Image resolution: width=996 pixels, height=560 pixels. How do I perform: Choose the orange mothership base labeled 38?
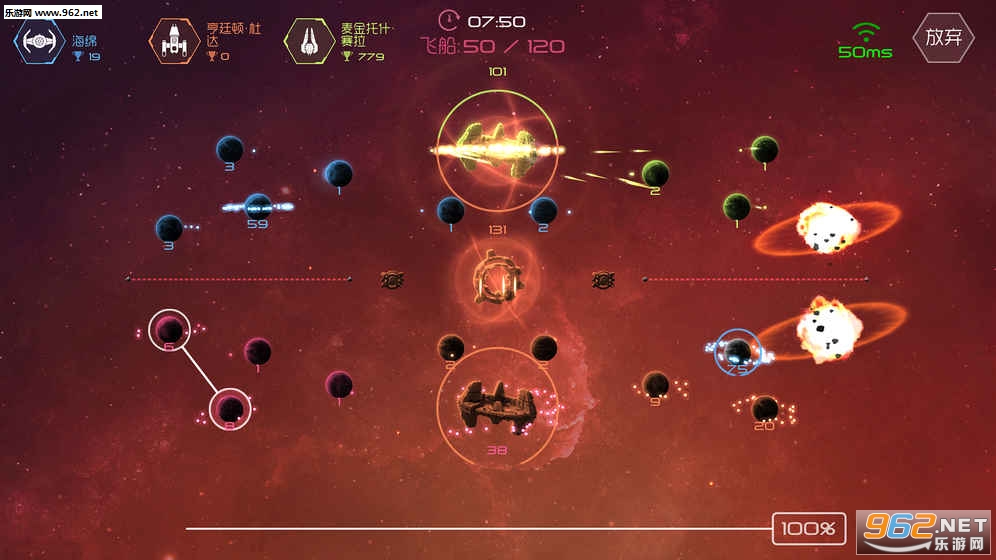pos(497,405)
